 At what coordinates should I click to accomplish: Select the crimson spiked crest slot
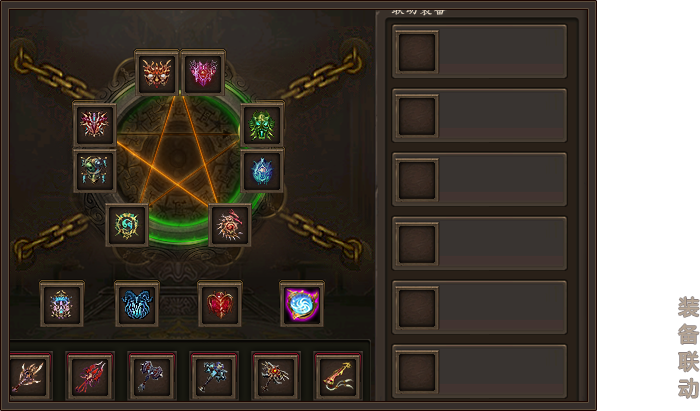(95, 125)
